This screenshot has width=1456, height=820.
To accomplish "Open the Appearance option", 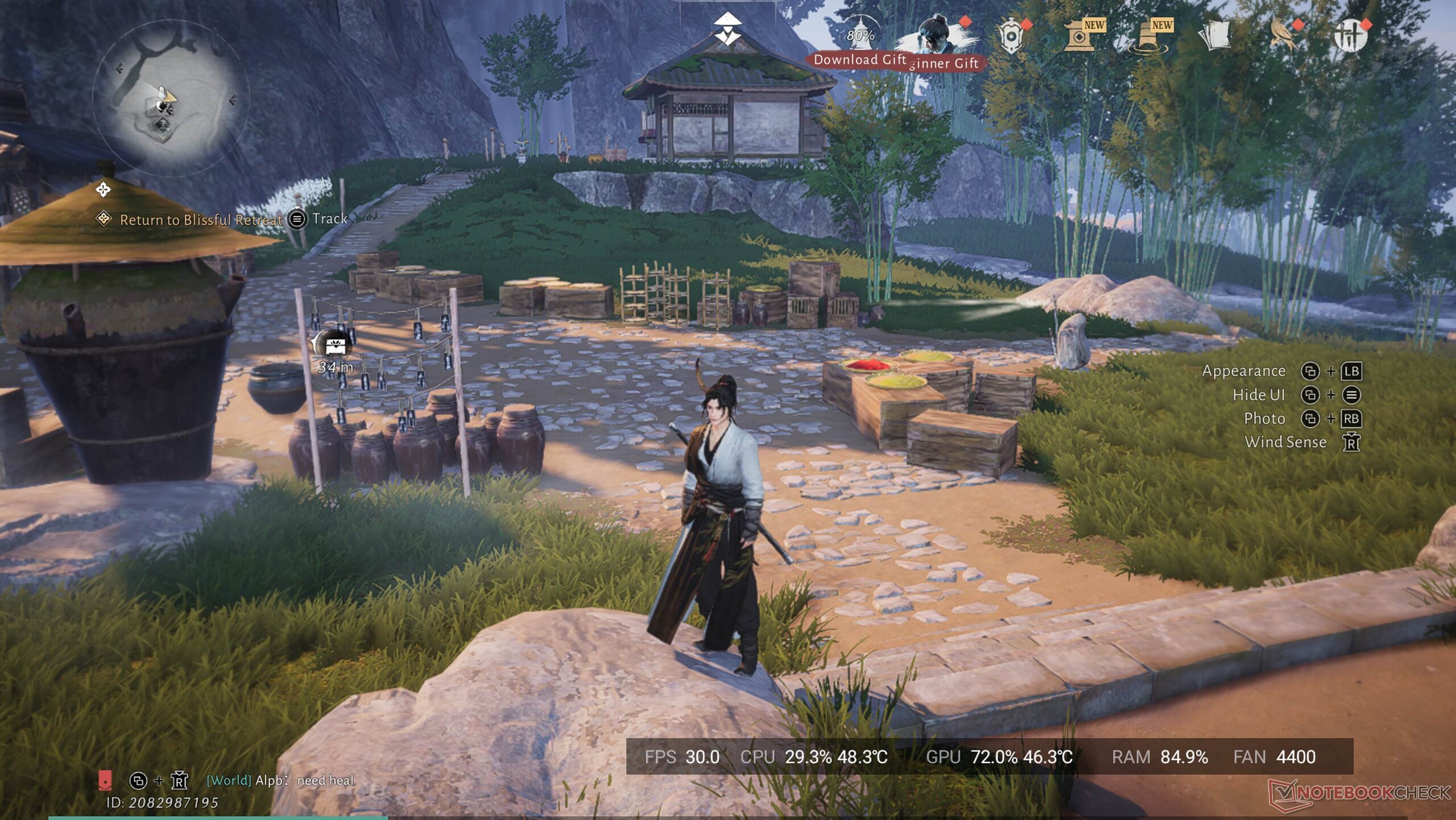I will point(1243,371).
